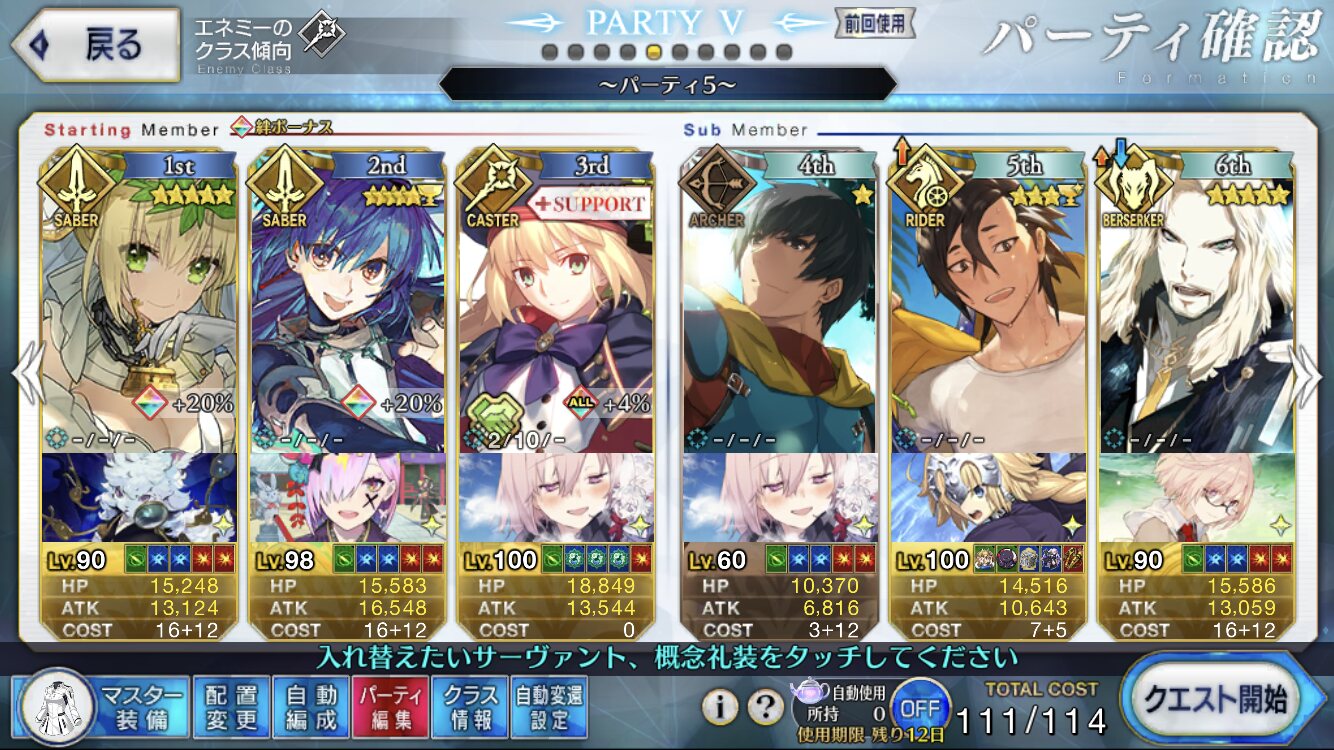
Task: Open マスター装備 Master equipment
Action: tap(102, 707)
